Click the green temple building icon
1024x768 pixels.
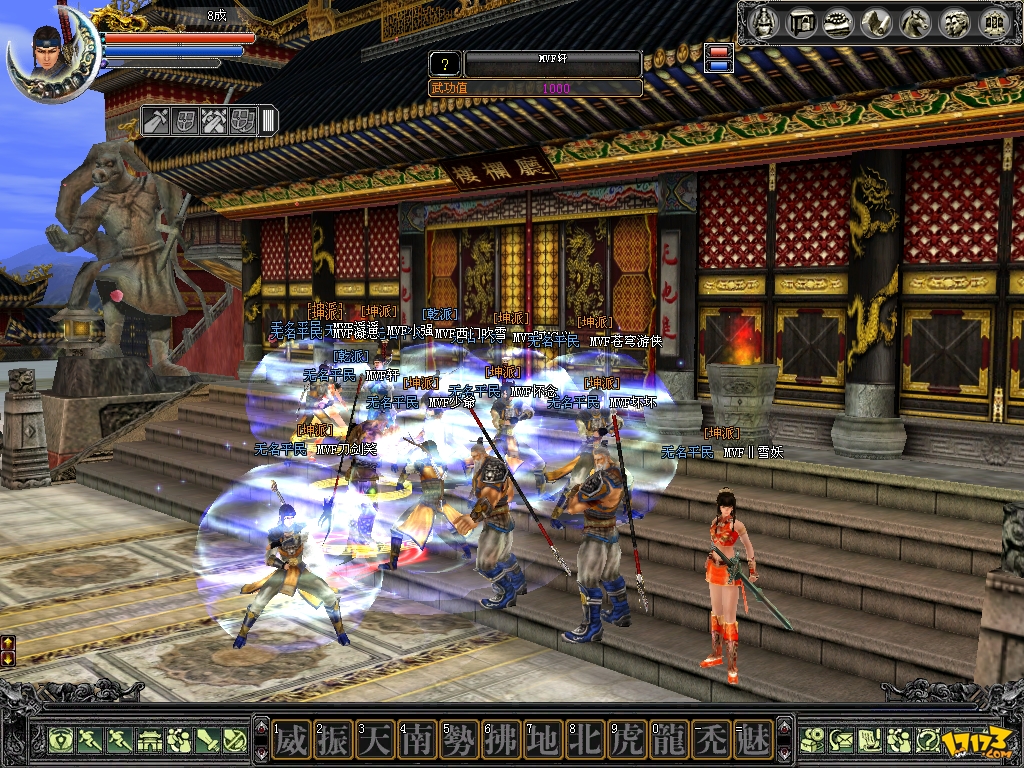coord(149,741)
